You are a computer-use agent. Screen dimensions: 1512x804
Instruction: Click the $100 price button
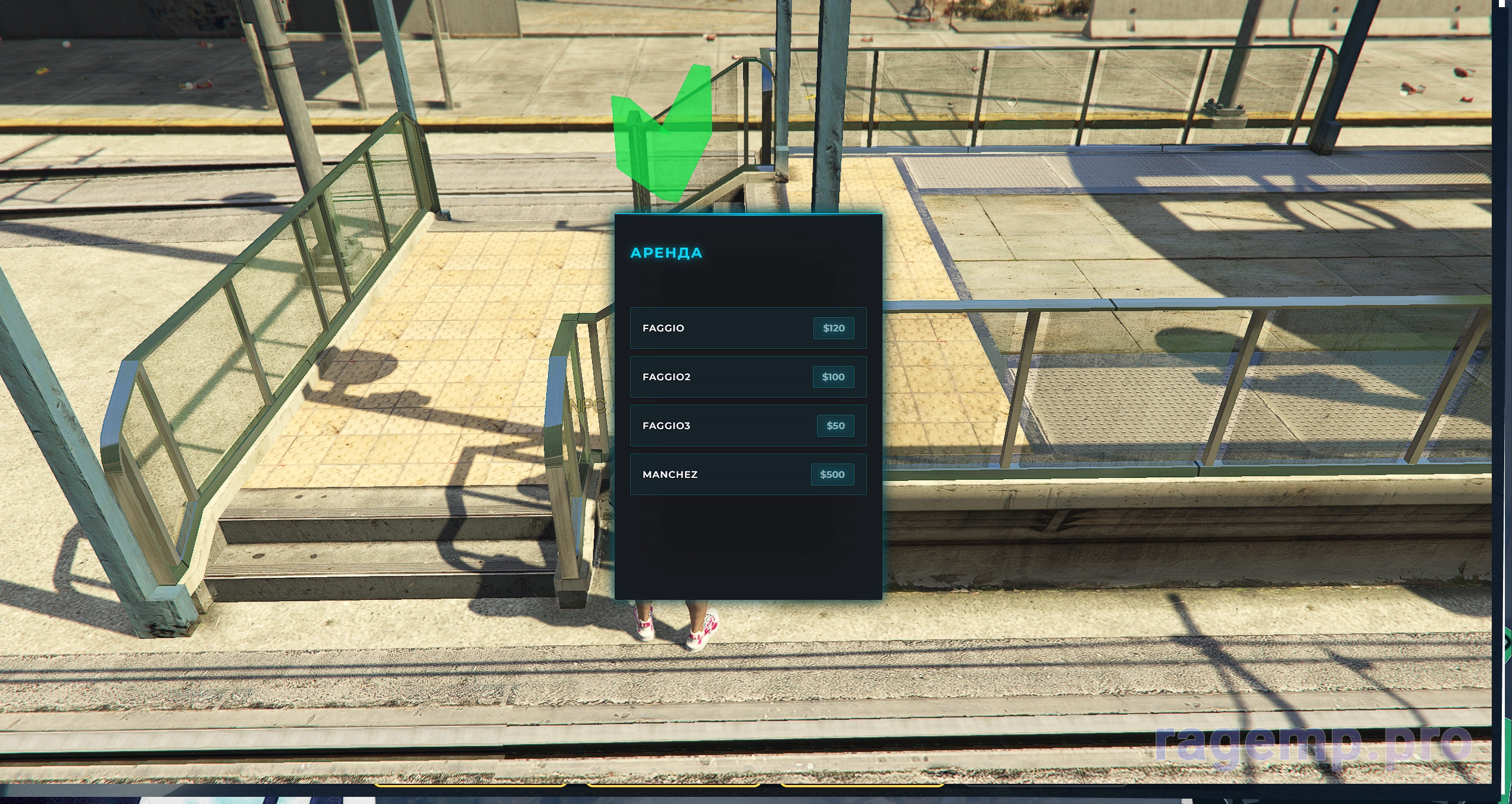tap(833, 377)
